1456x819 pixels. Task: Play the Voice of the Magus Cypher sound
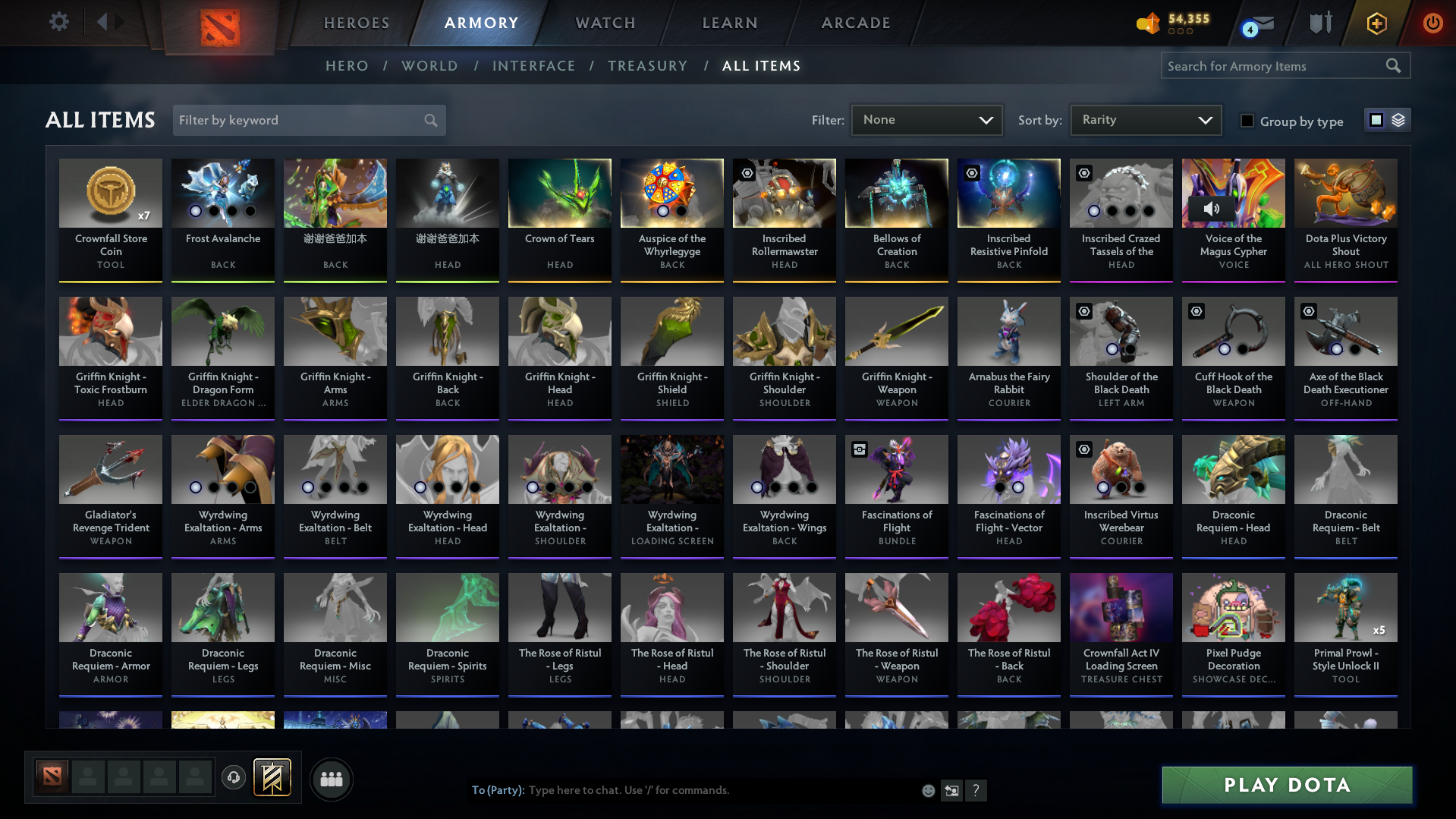coord(1212,209)
